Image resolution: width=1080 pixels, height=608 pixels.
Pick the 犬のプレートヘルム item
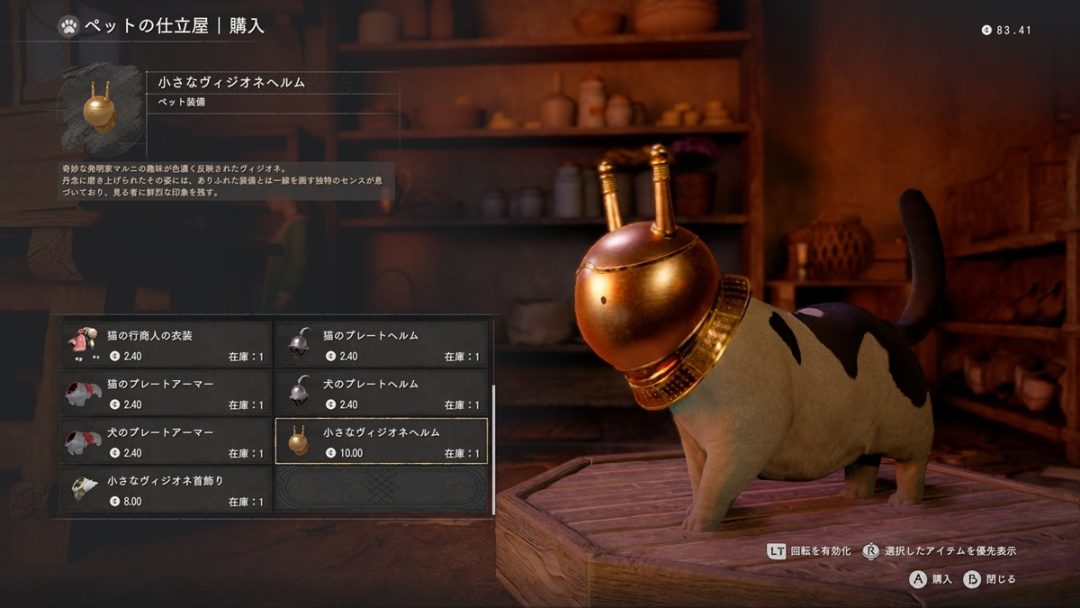[x=381, y=393]
